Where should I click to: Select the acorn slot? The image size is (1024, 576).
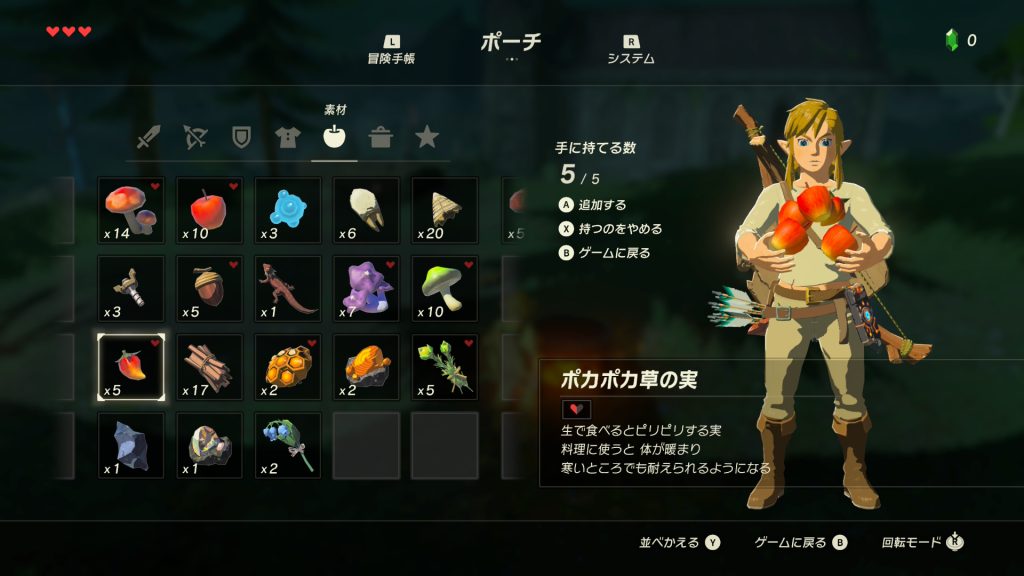[x=209, y=289]
